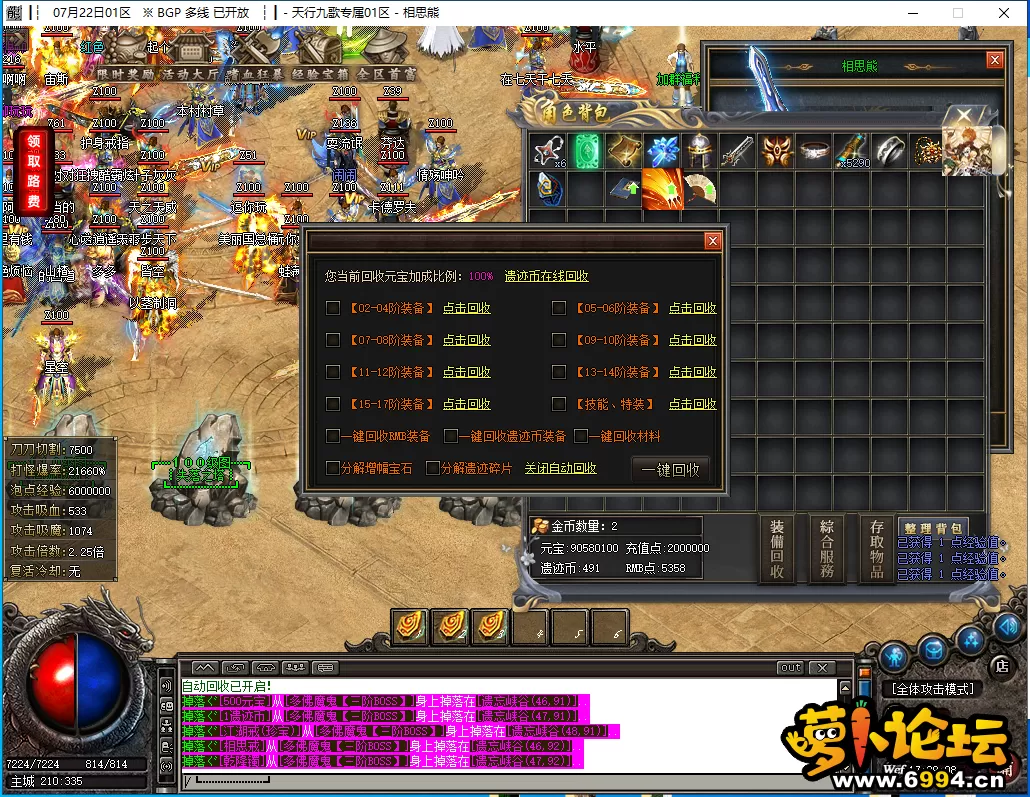Hit the 一键回收 button
This screenshot has width=1030, height=797.
pos(670,470)
